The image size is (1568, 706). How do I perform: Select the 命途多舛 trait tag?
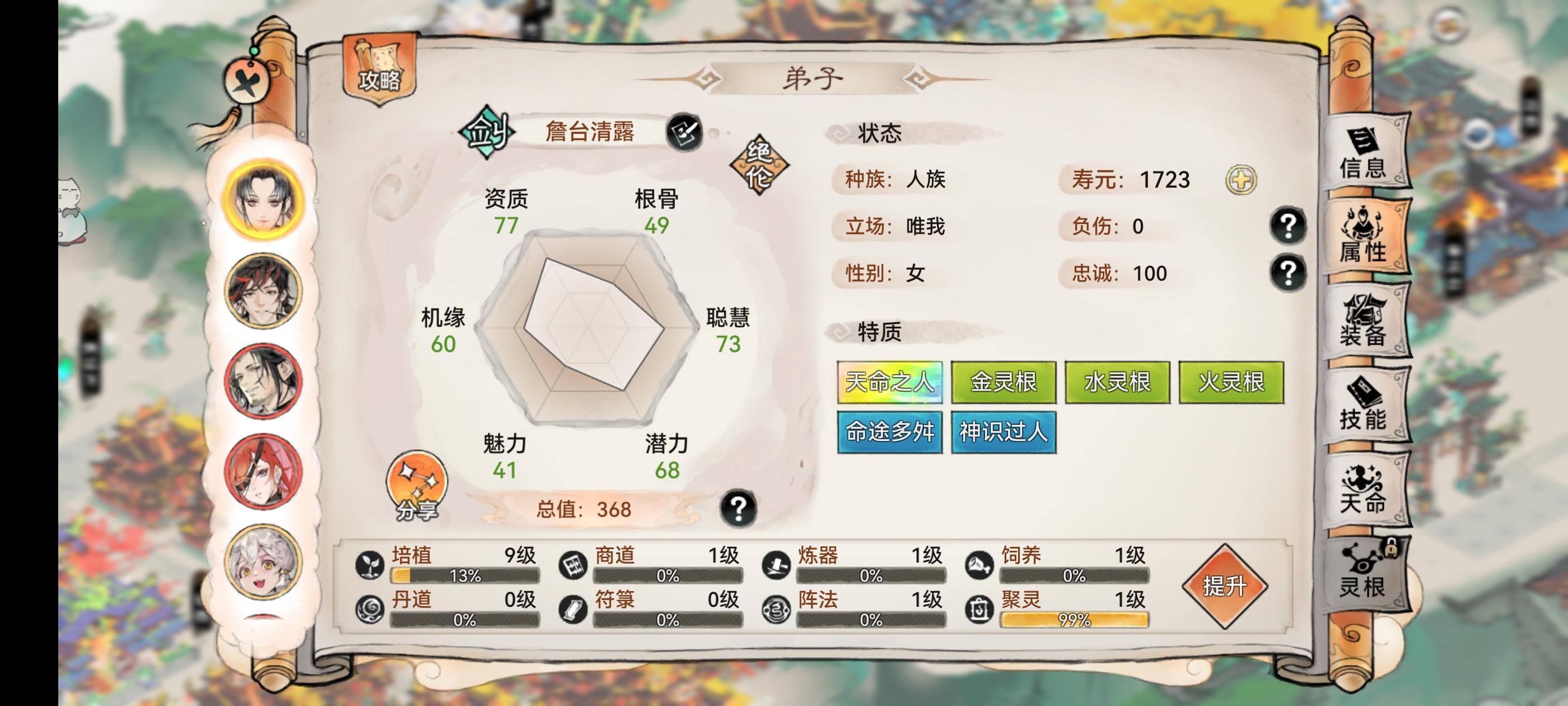(x=890, y=433)
